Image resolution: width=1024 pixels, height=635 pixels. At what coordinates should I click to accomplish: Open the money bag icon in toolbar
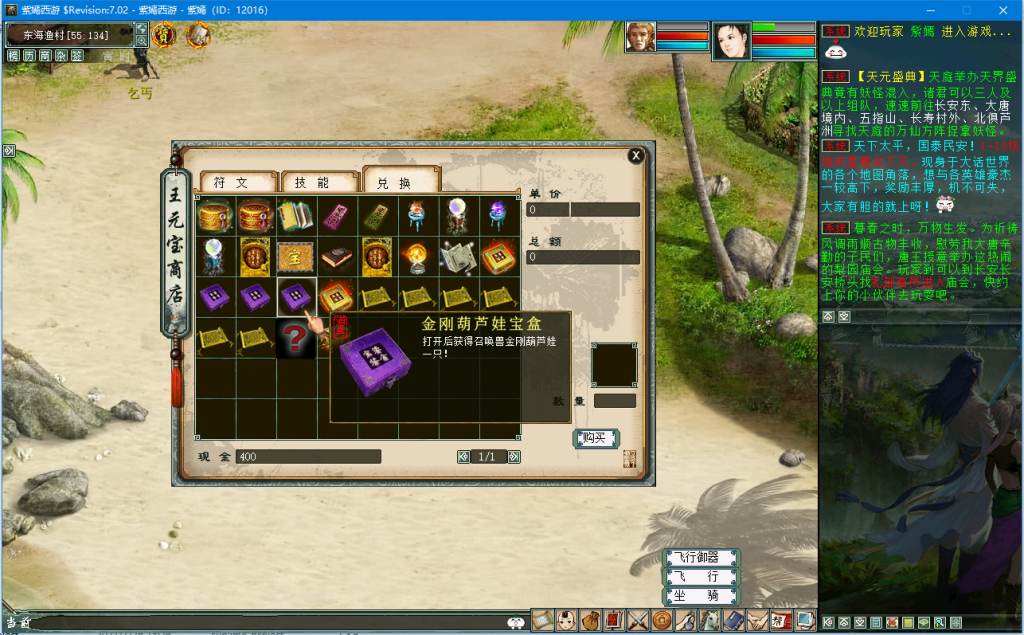590,620
